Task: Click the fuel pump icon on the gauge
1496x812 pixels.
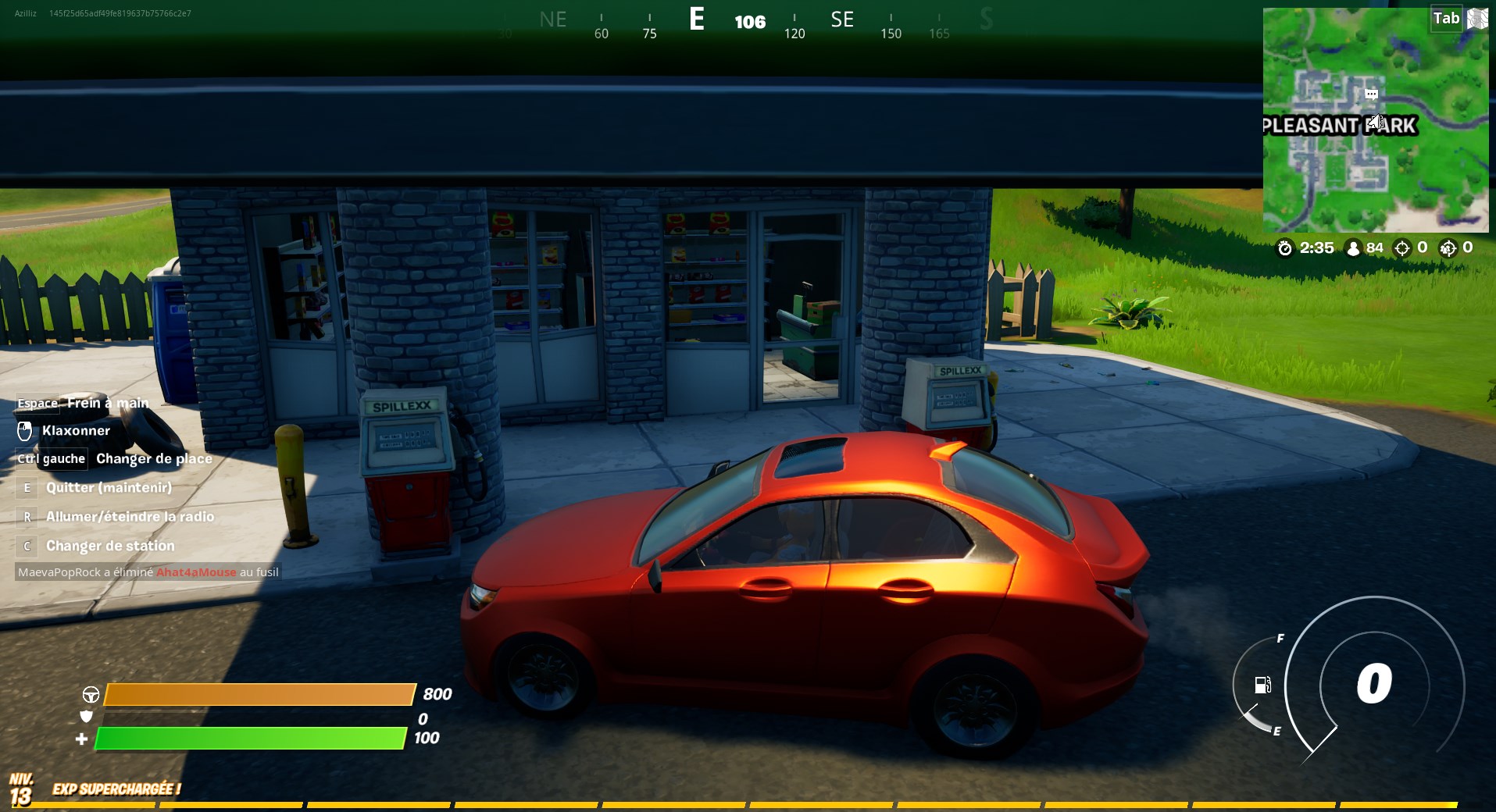Action: pyautogui.click(x=1264, y=686)
